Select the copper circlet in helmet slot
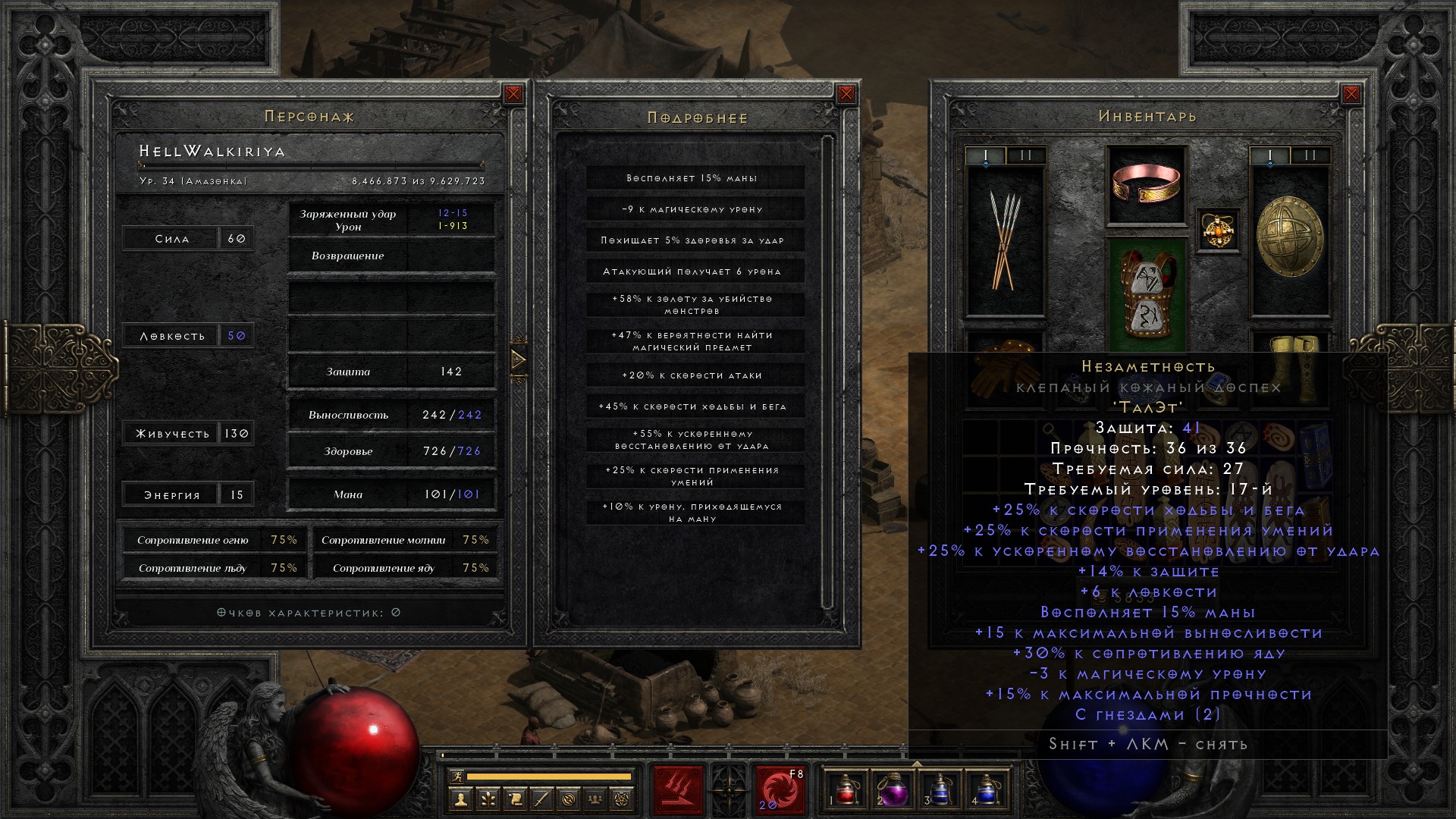 (x=1146, y=184)
